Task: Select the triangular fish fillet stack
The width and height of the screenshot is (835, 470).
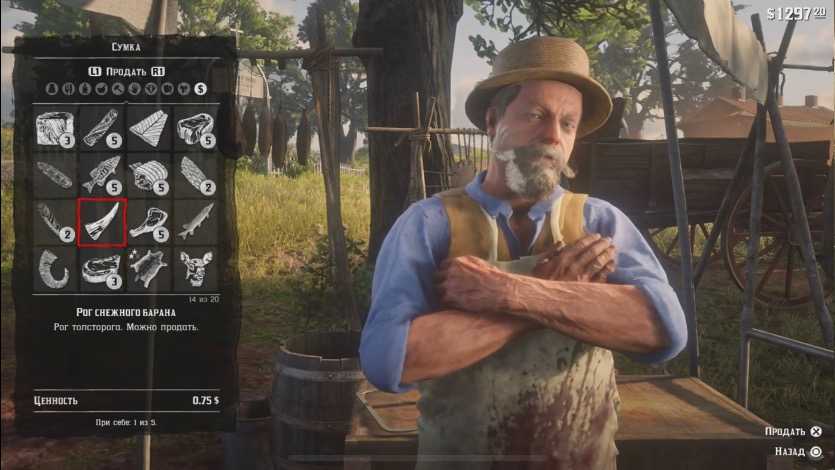Action: 149,128
